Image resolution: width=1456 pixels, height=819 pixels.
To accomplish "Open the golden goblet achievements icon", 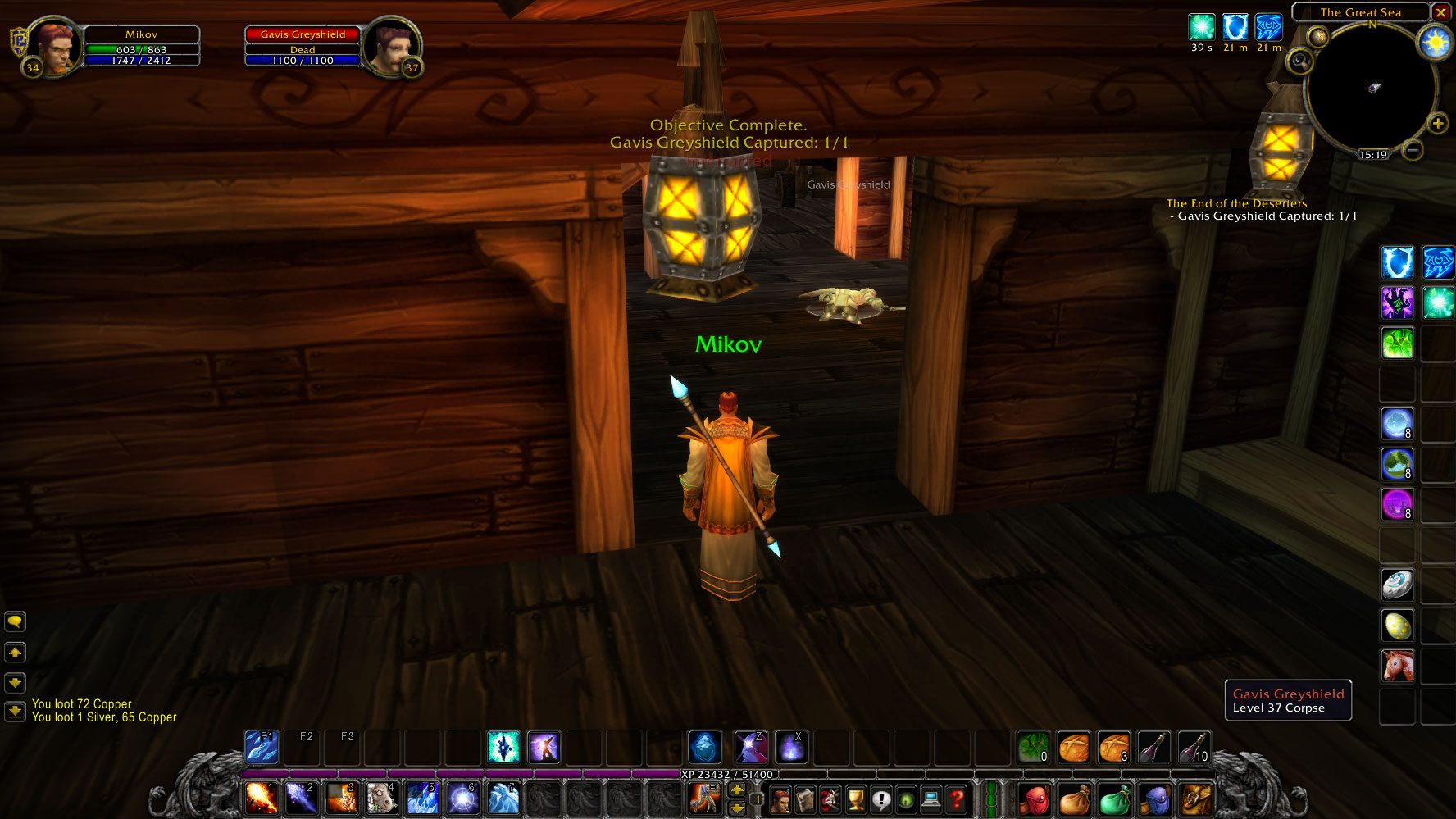I will pos(857,798).
